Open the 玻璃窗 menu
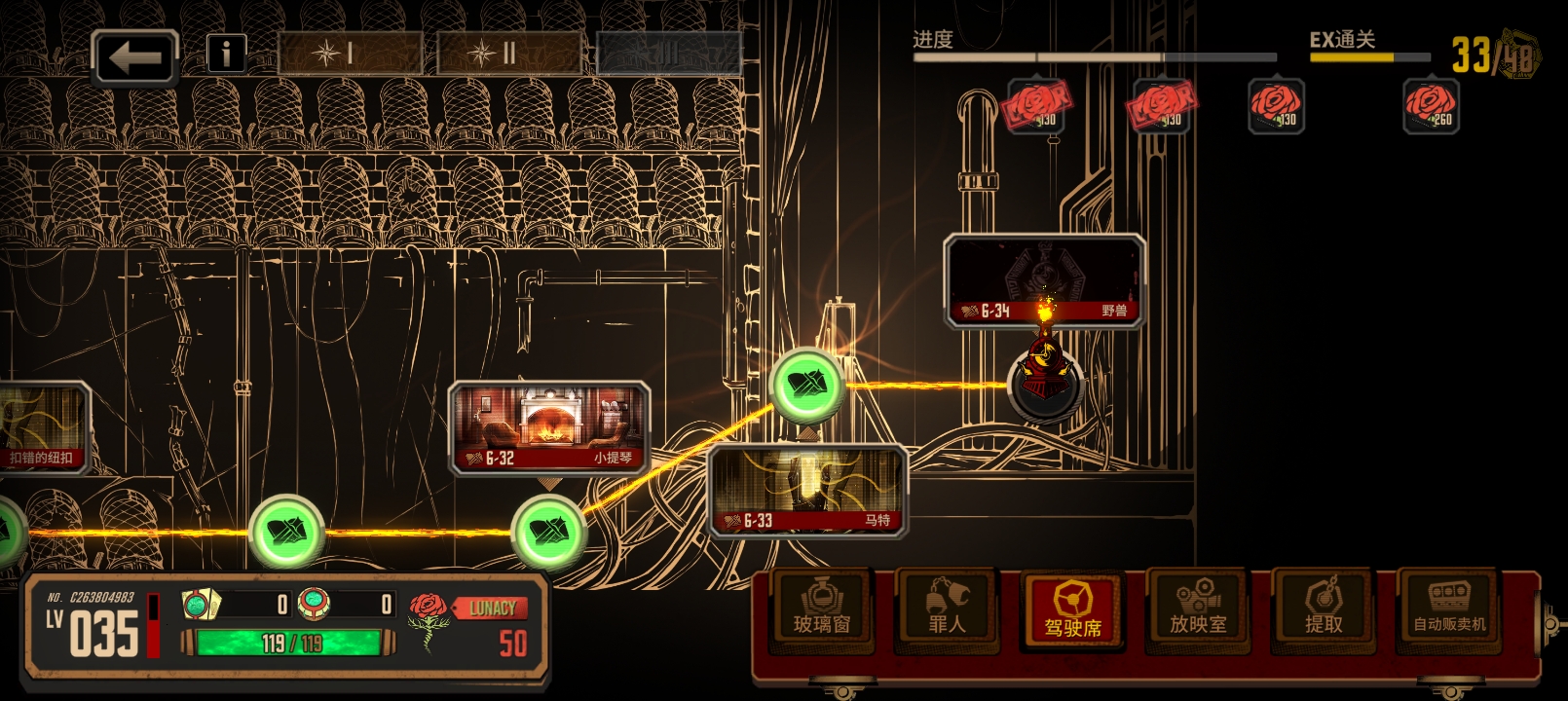 coord(822,608)
